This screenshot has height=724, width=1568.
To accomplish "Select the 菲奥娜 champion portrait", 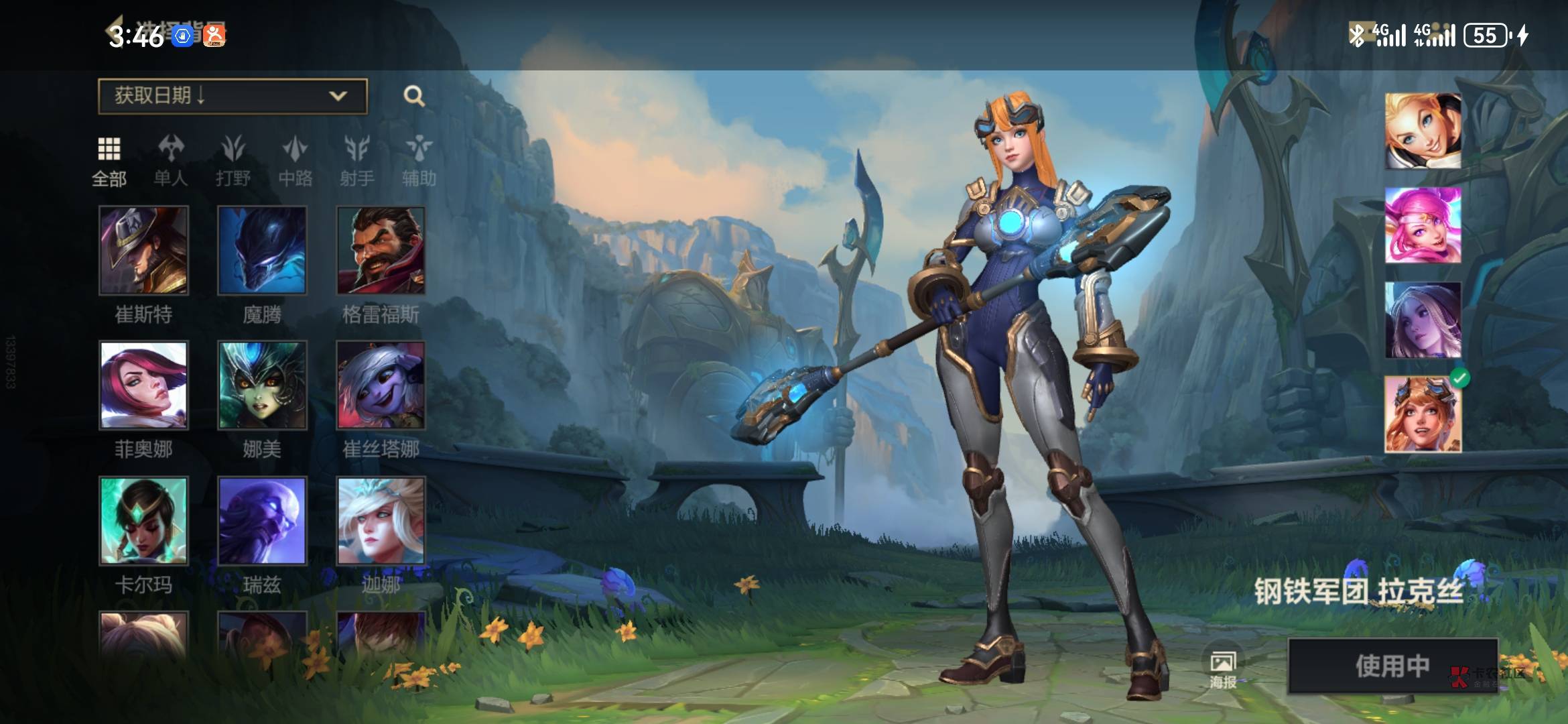I will point(143,385).
